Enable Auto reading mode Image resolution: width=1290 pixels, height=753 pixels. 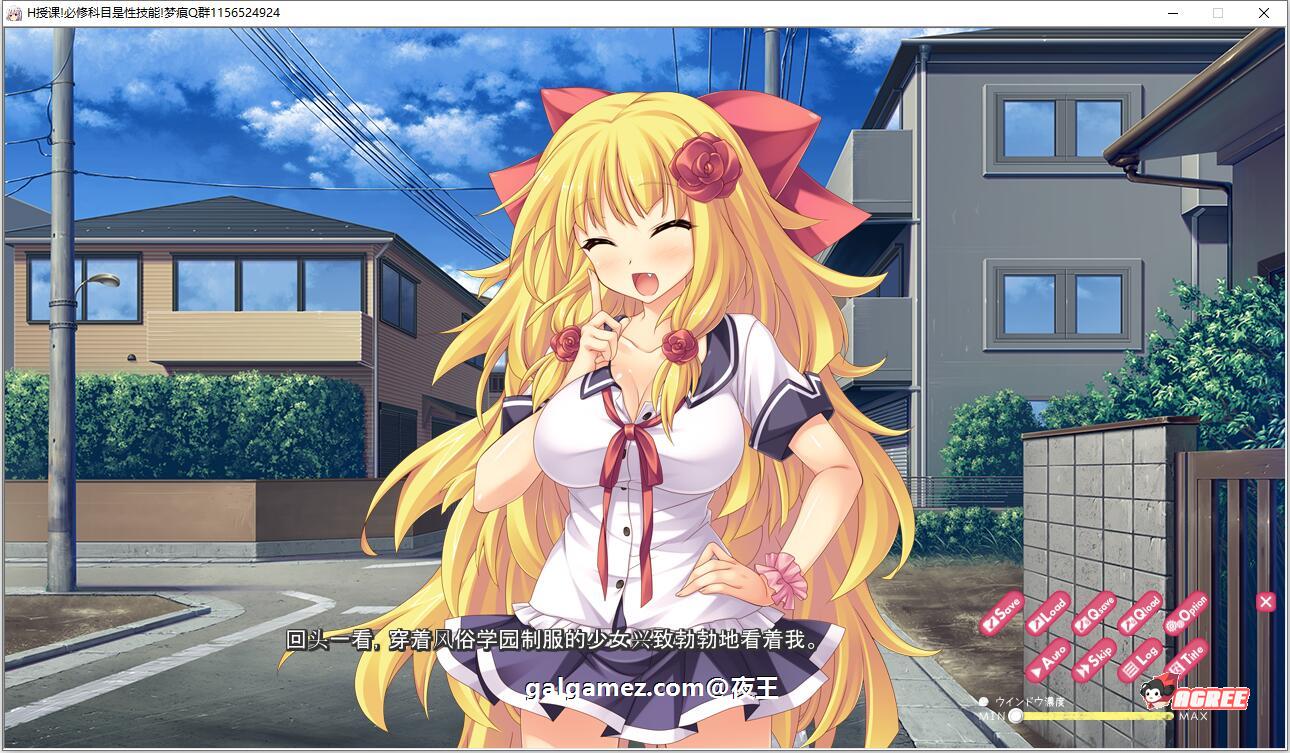(1050, 660)
